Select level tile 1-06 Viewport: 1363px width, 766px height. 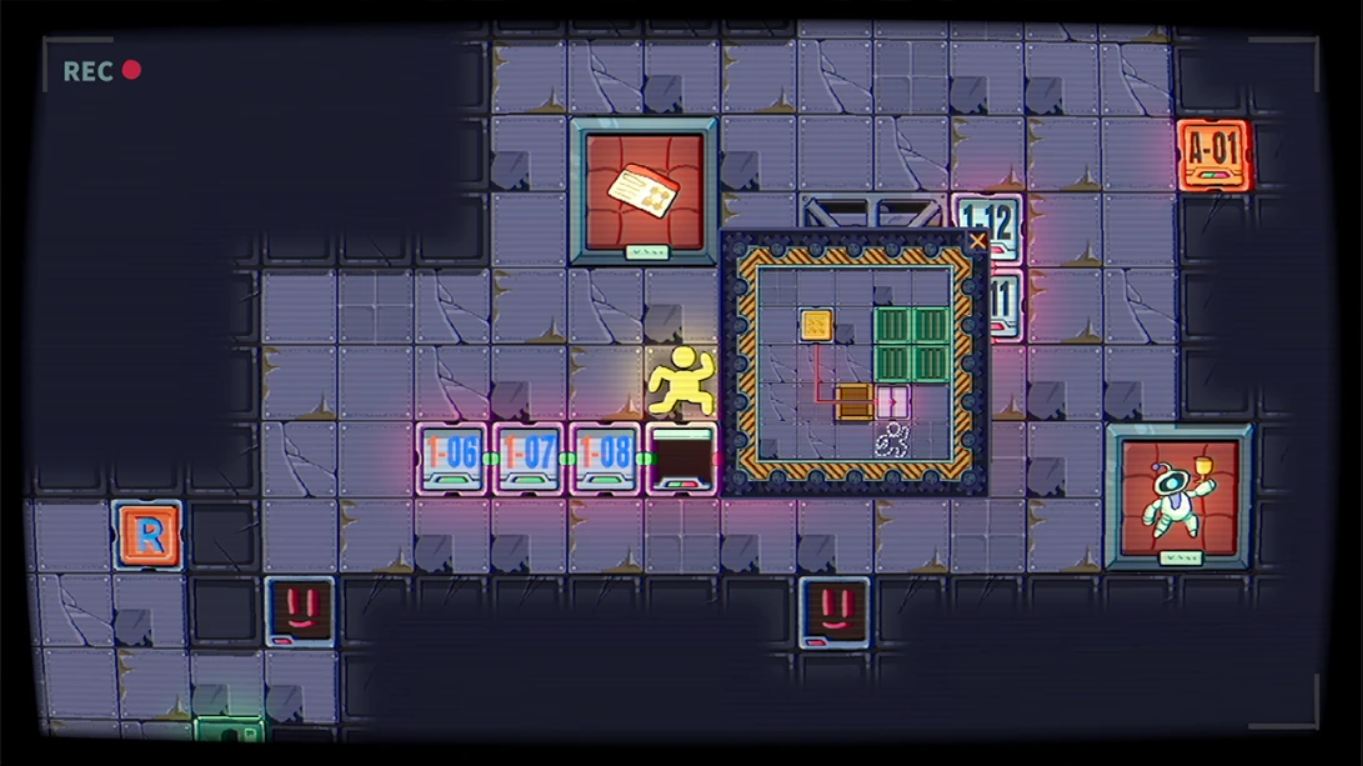point(454,458)
